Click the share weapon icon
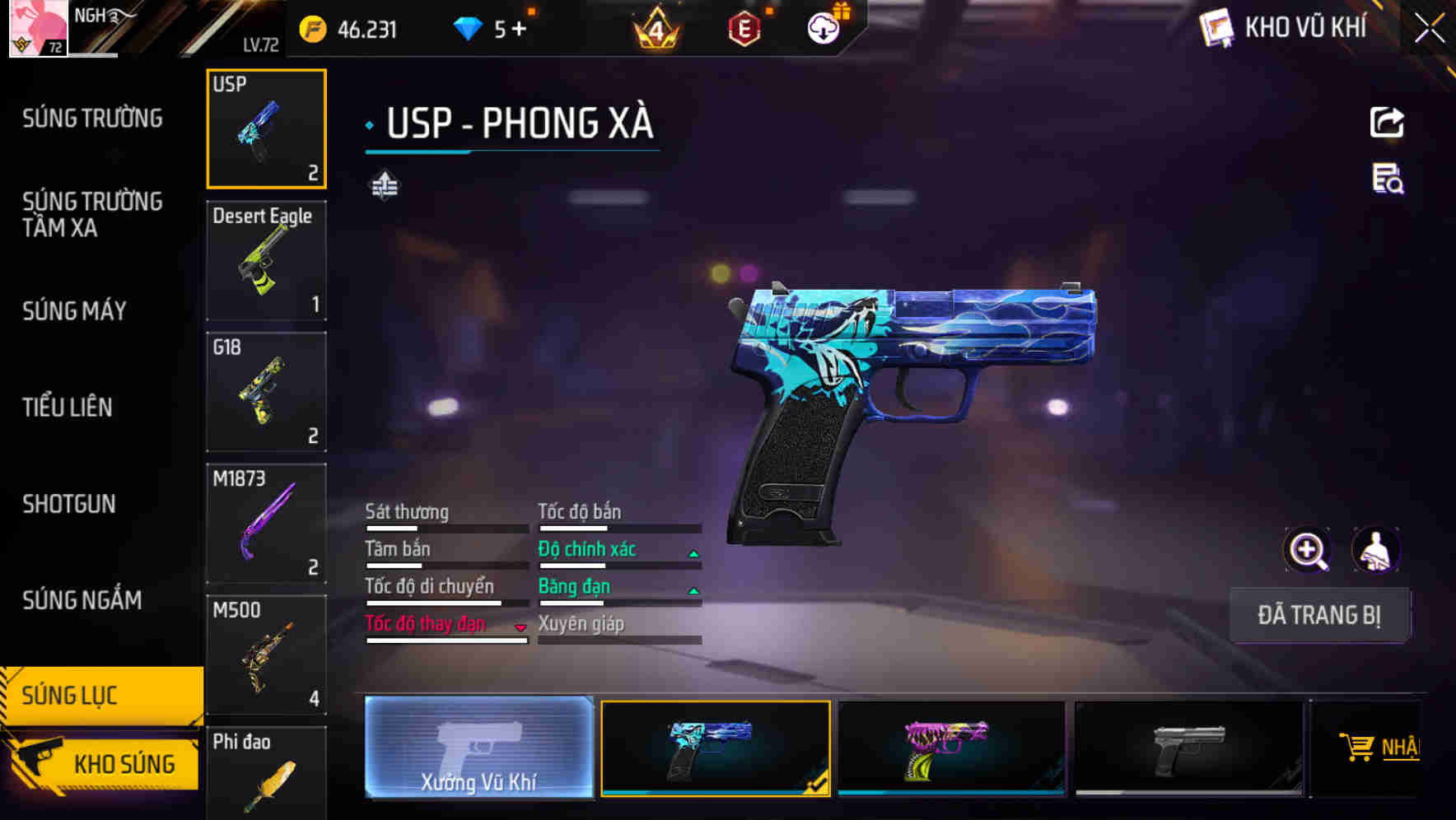This screenshot has width=1456, height=820. [x=1387, y=122]
